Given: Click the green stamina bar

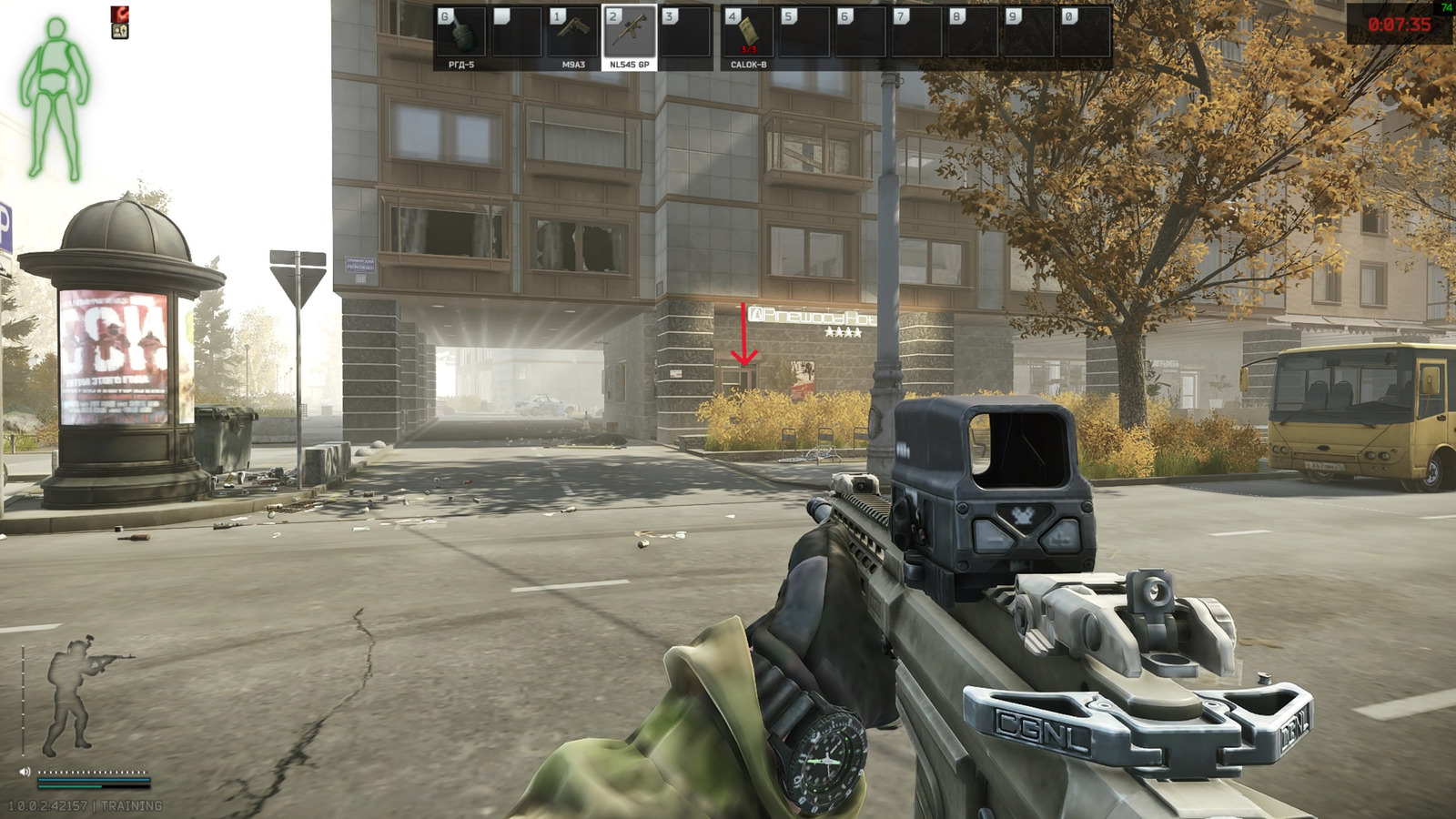Looking at the screenshot, I should pyautogui.click(x=69, y=786).
